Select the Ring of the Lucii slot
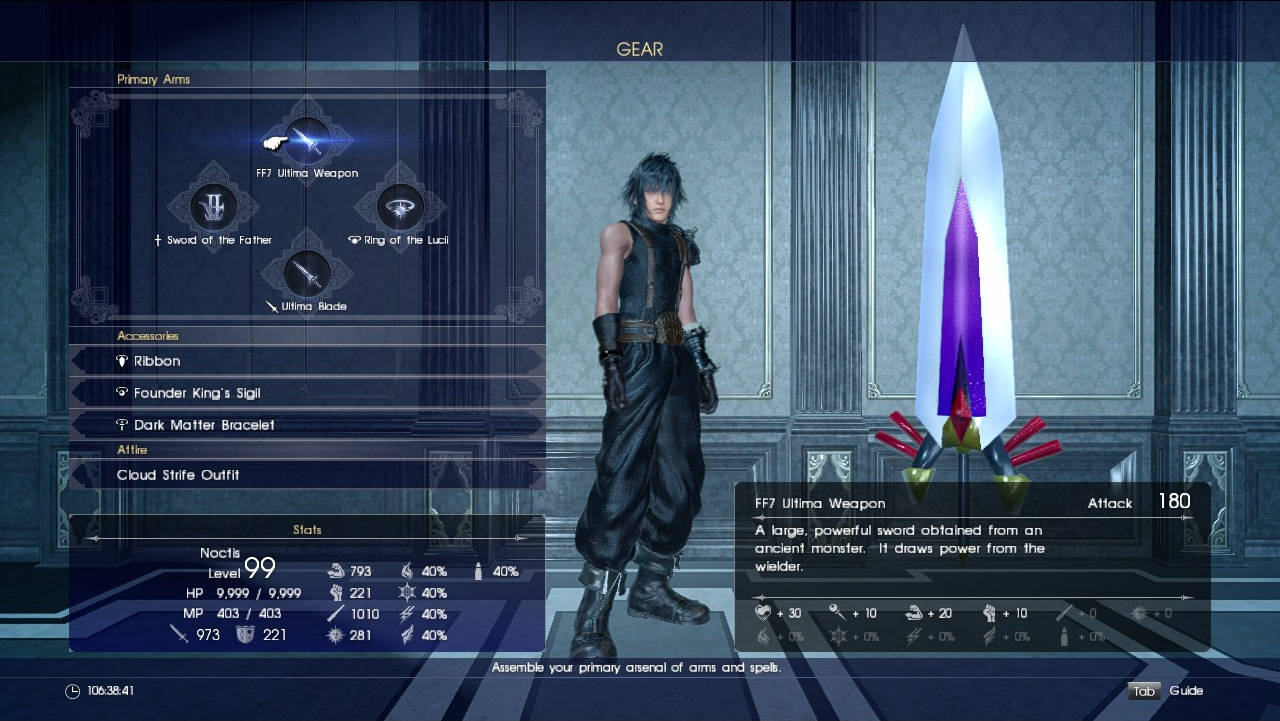1280x721 pixels. 400,207
